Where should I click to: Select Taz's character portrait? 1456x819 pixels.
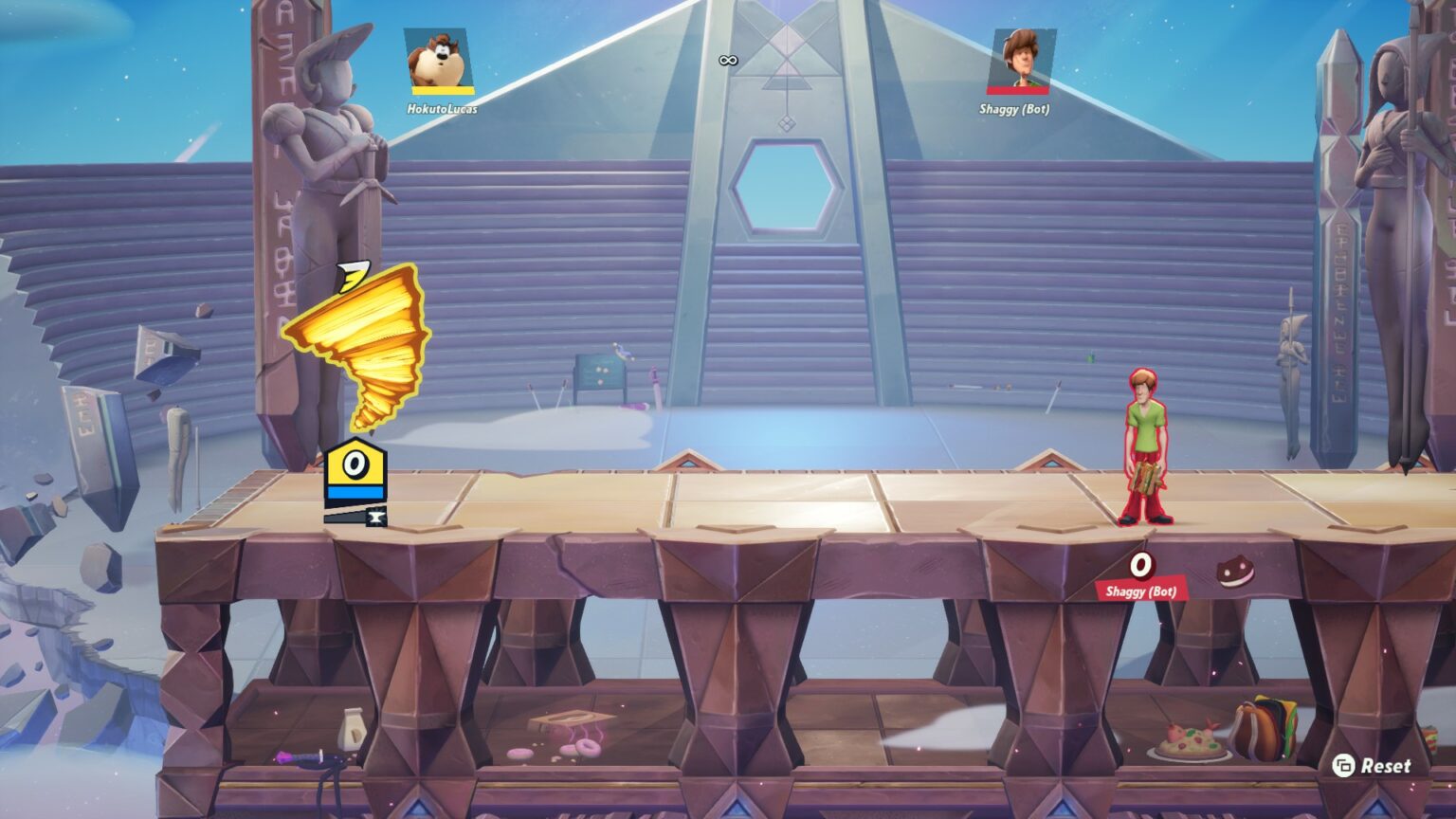(x=436, y=59)
